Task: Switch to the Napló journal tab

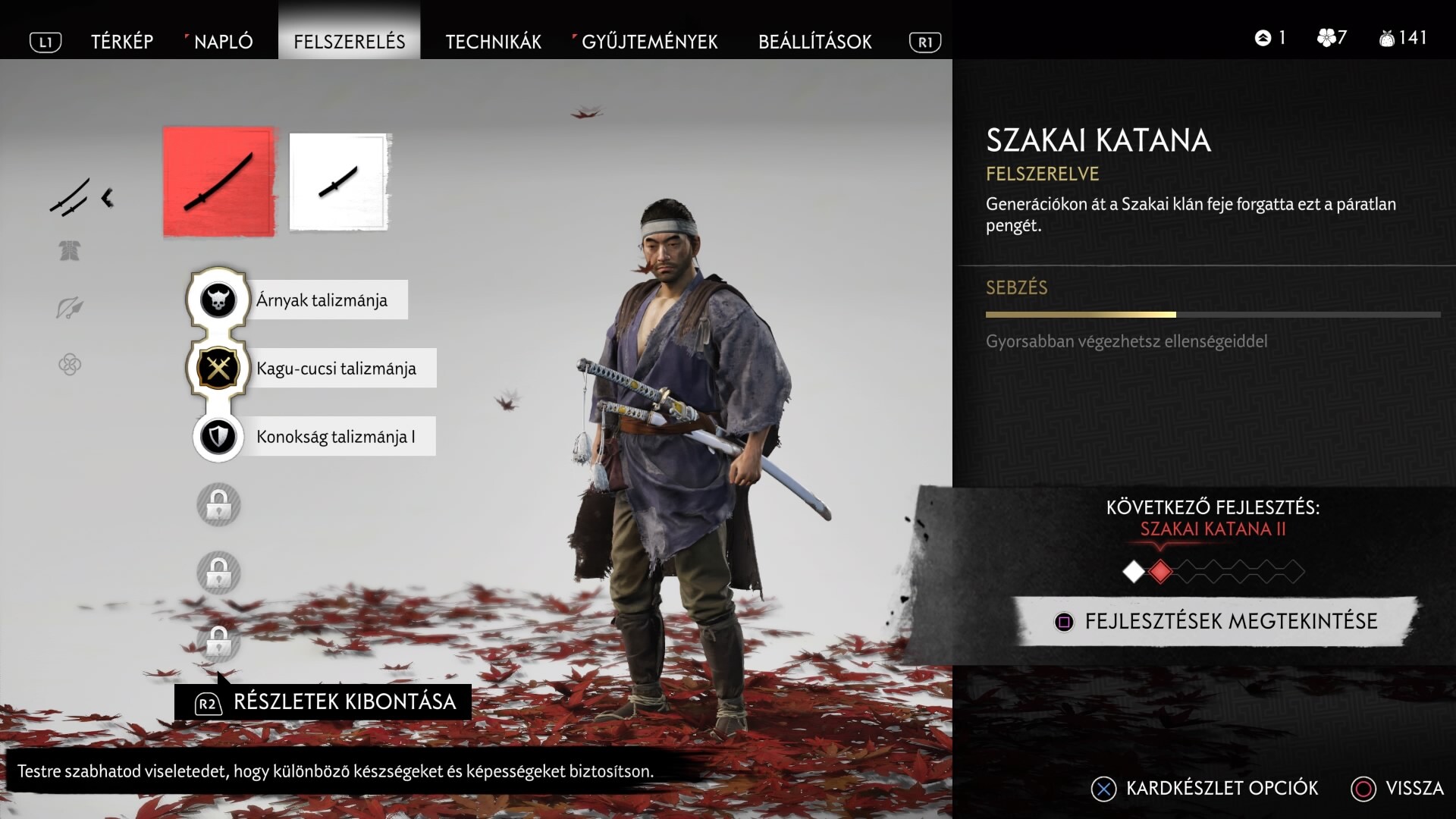Action: tap(223, 42)
